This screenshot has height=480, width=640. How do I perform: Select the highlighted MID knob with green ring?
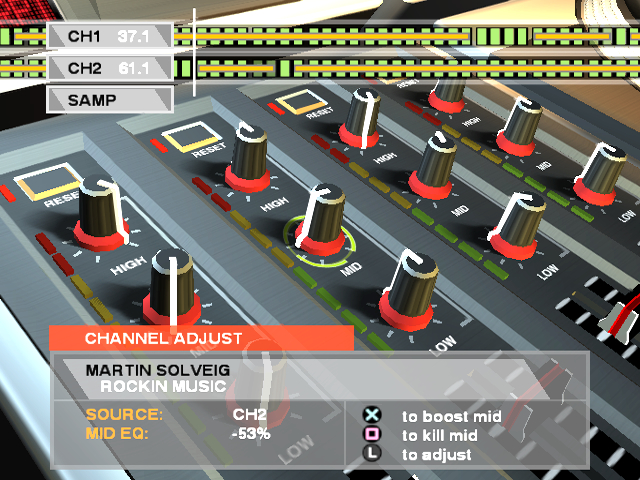click(320, 225)
